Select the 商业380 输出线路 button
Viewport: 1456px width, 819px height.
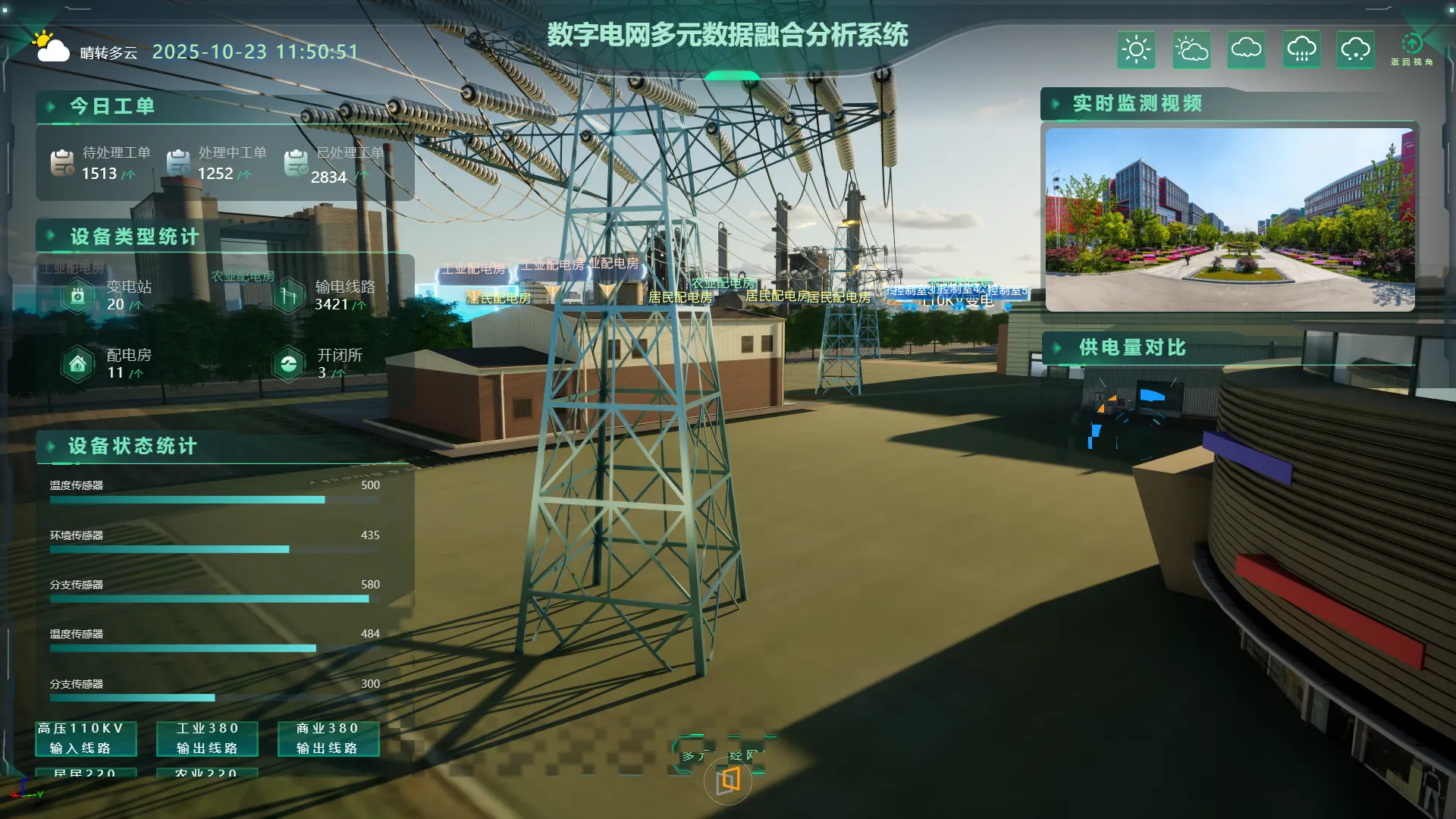pyautogui.click(x=328, y=738)
